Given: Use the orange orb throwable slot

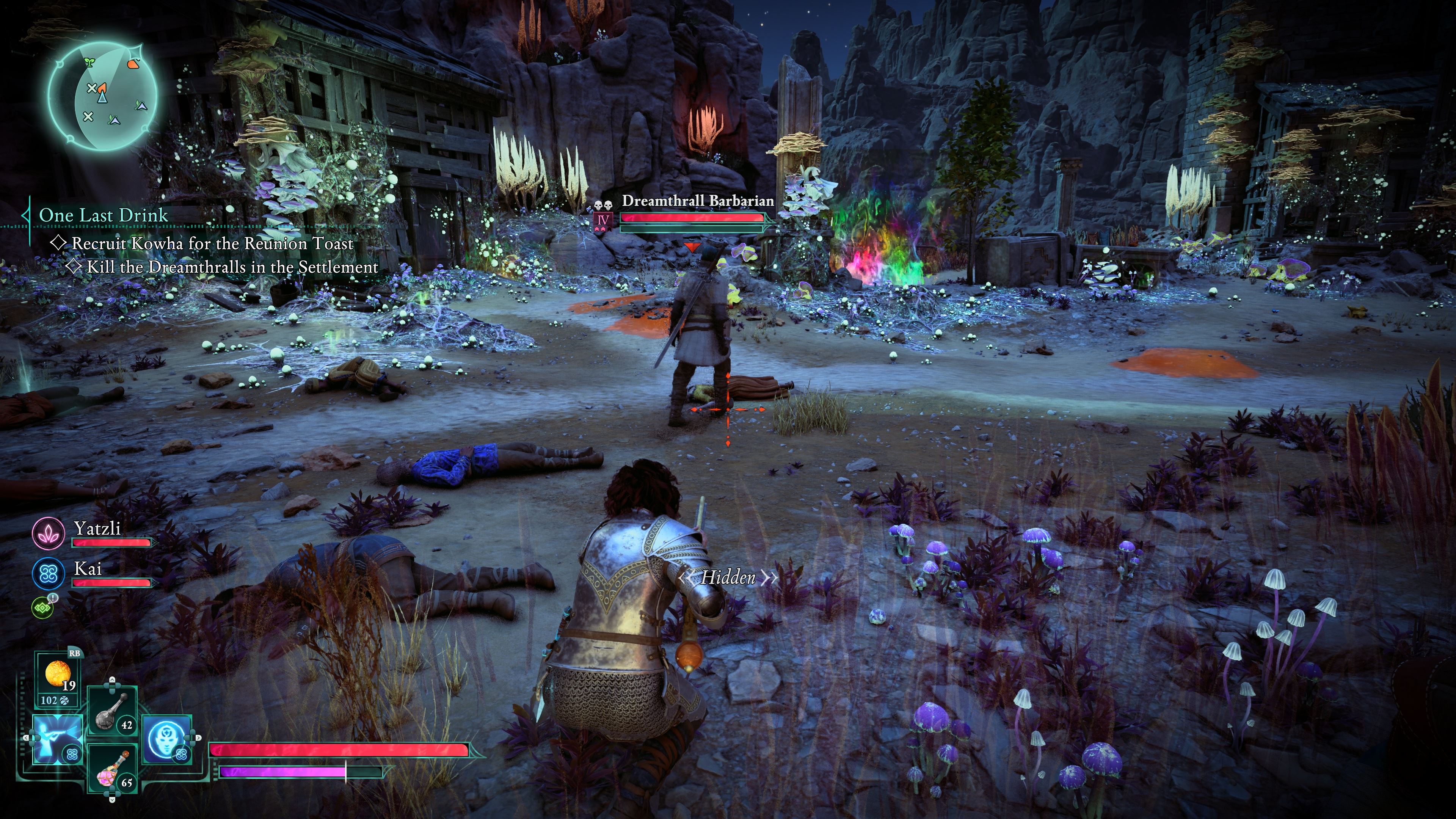Looking at the screenshot, I should [x=58, y=676].
